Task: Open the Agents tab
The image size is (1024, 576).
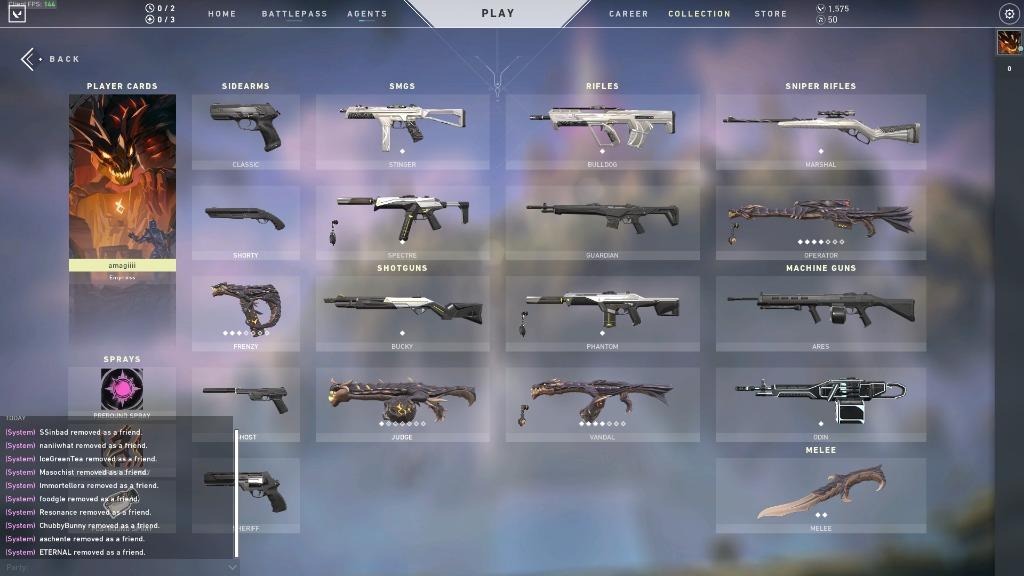Action: click(x=367, y=14)
